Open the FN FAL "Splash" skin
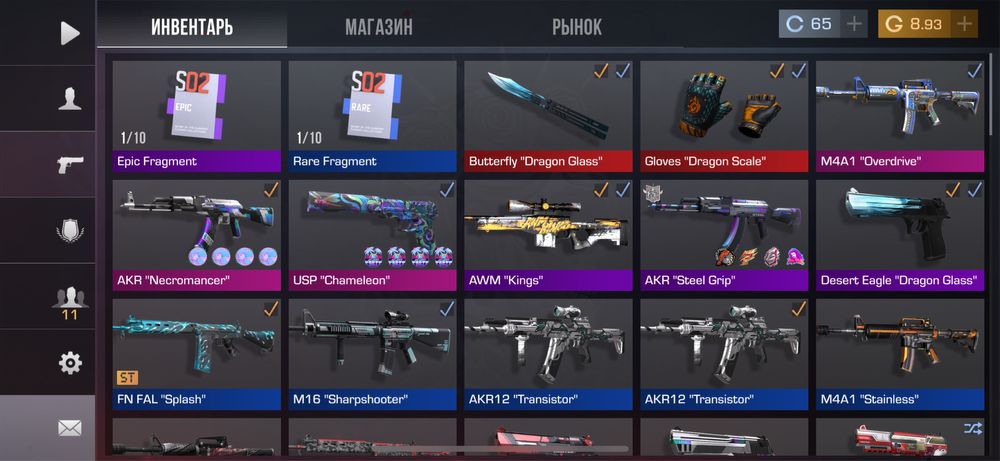Viewport: 1000px width, 461px height. (x=196, y=354)
